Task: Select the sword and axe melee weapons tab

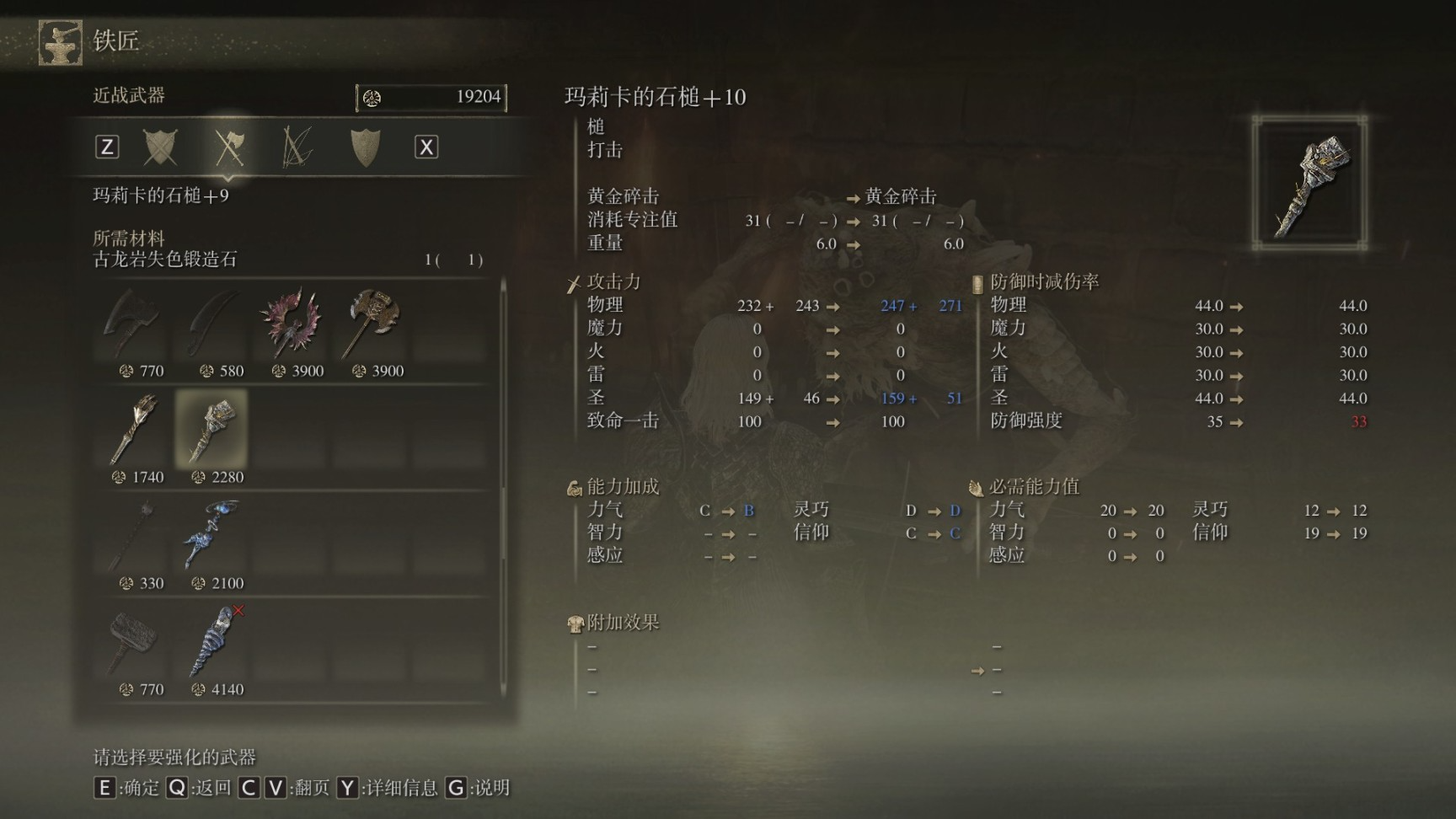Action: [228, 147]
